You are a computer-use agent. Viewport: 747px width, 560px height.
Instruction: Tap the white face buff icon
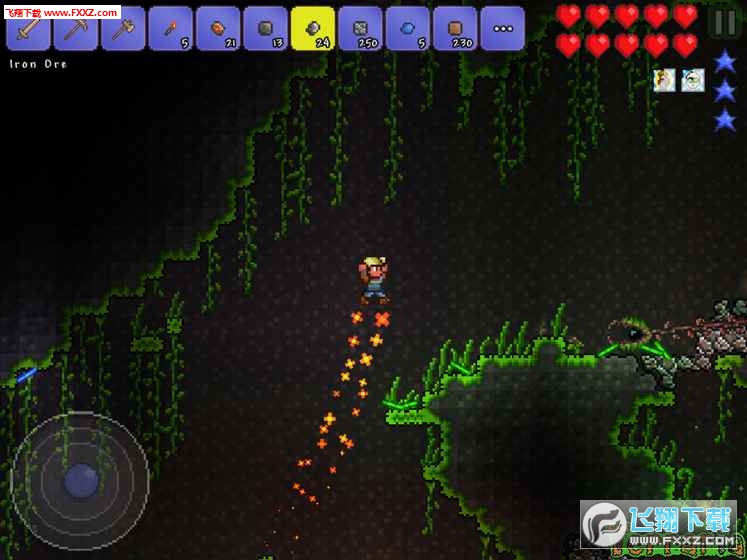tap(693, 81)
